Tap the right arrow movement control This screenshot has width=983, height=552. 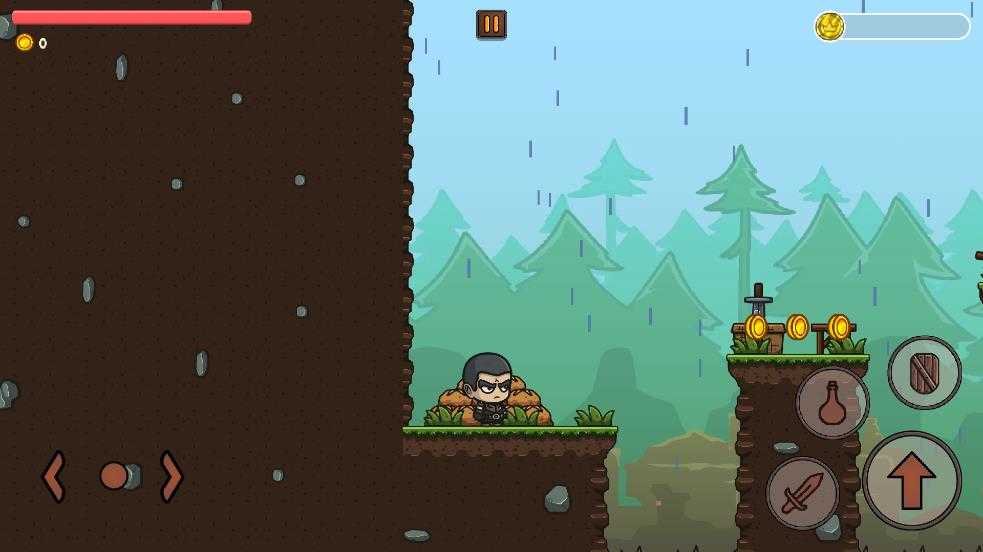pyautogui.click(x=171, y=476)
